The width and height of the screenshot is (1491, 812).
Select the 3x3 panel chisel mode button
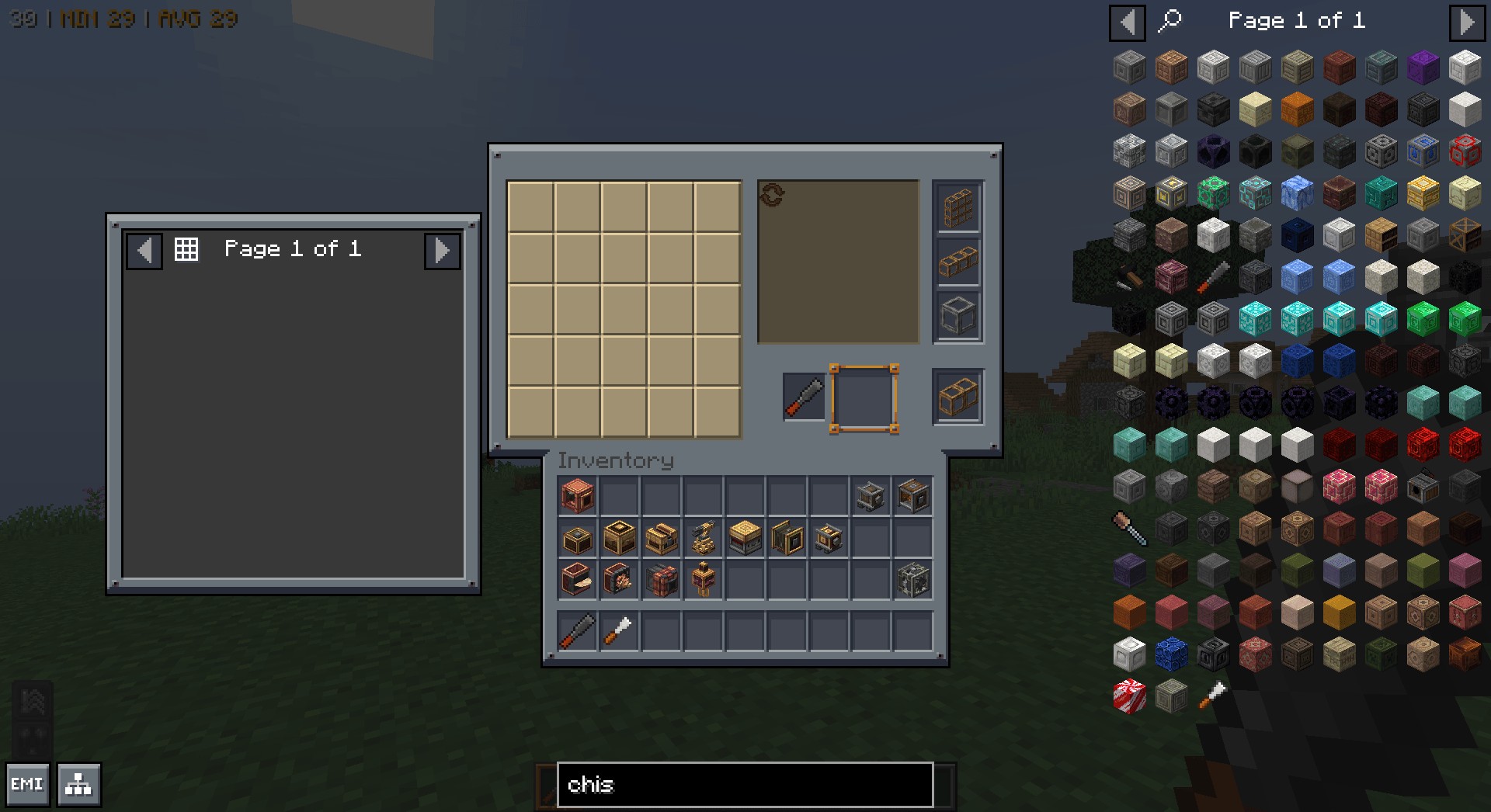[x=958, y=207]
